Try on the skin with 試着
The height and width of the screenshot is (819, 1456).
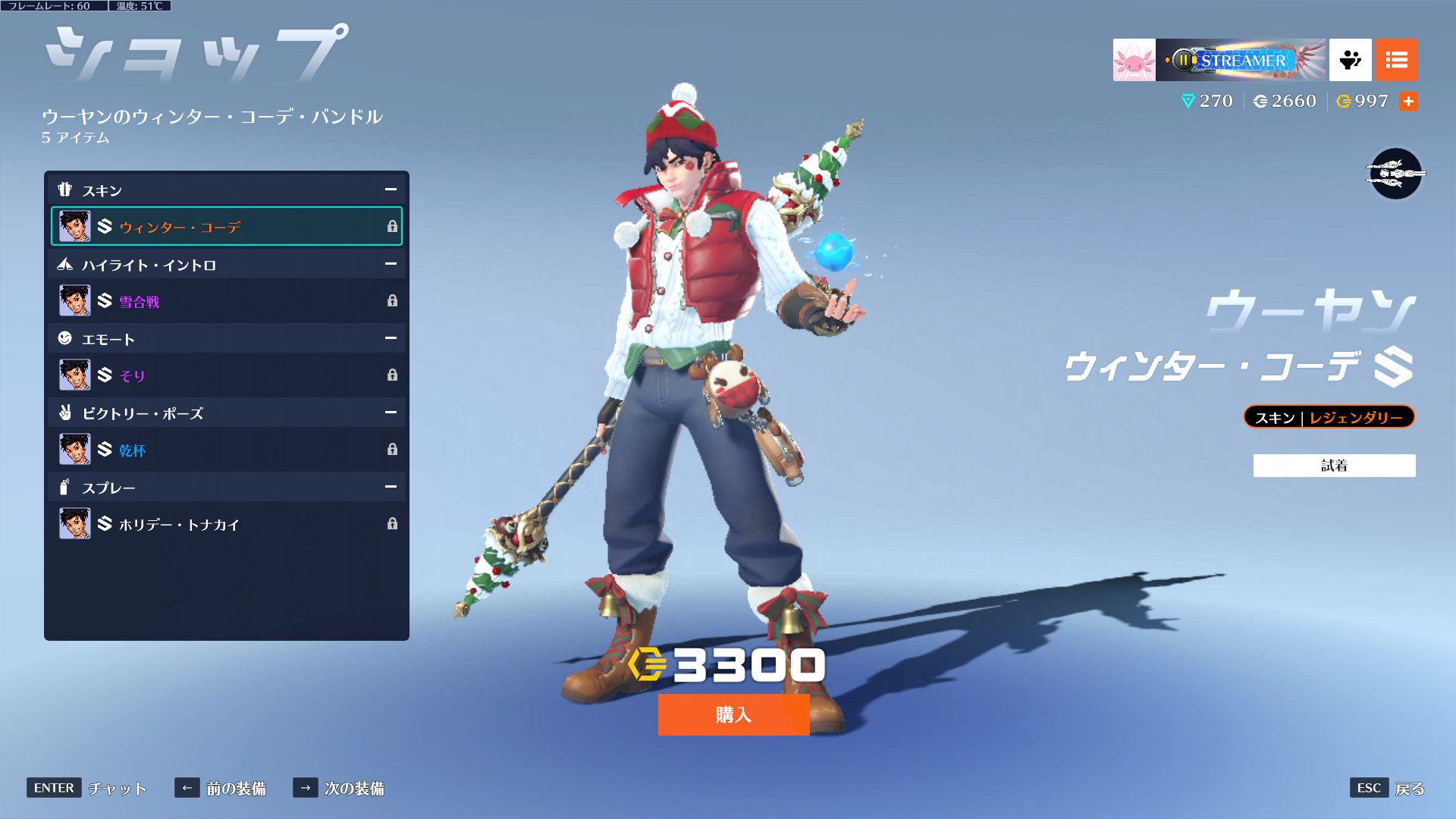[x=1334, y=466]
